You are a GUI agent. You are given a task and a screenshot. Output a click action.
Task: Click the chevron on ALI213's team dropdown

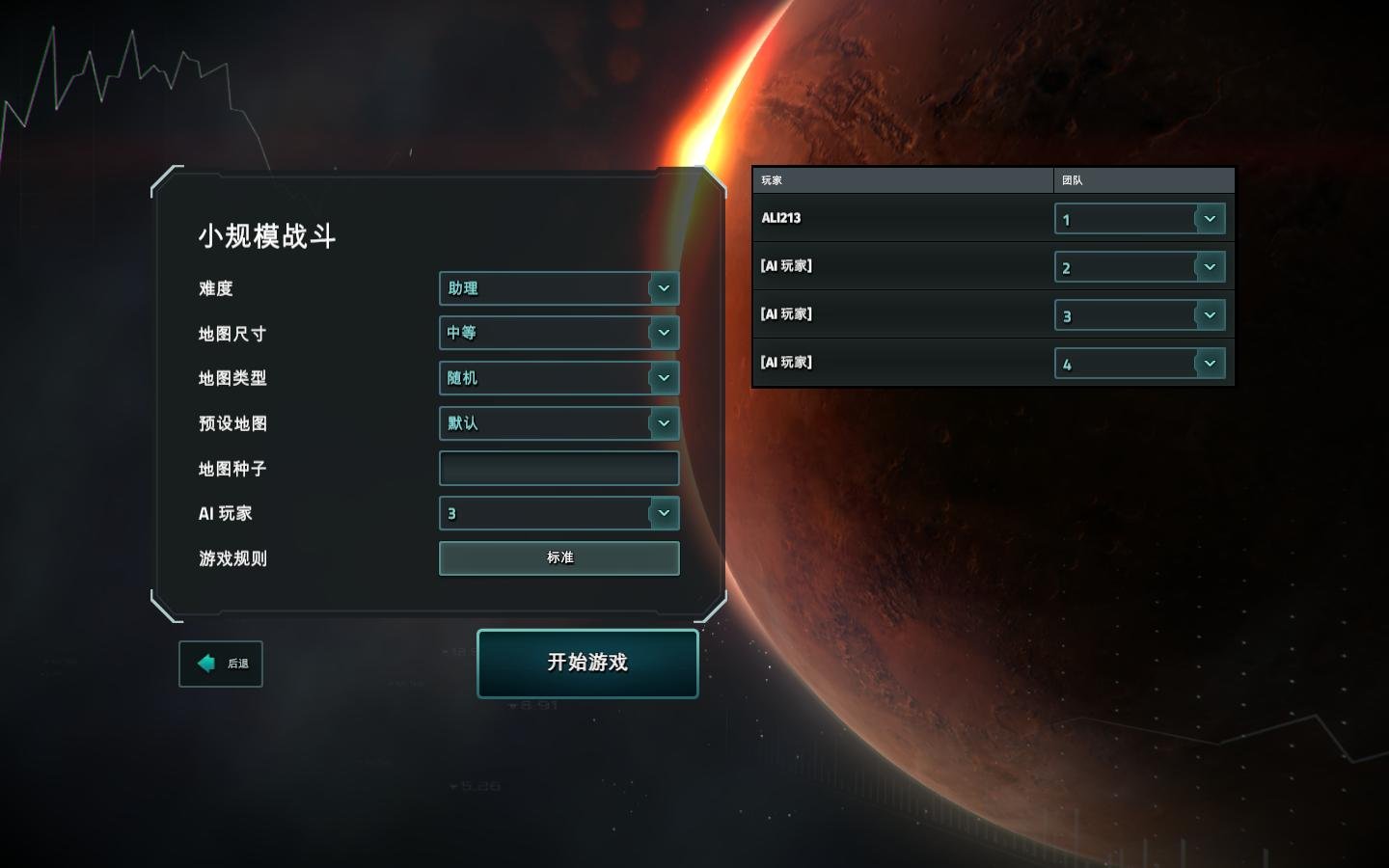pos(1211,219)
